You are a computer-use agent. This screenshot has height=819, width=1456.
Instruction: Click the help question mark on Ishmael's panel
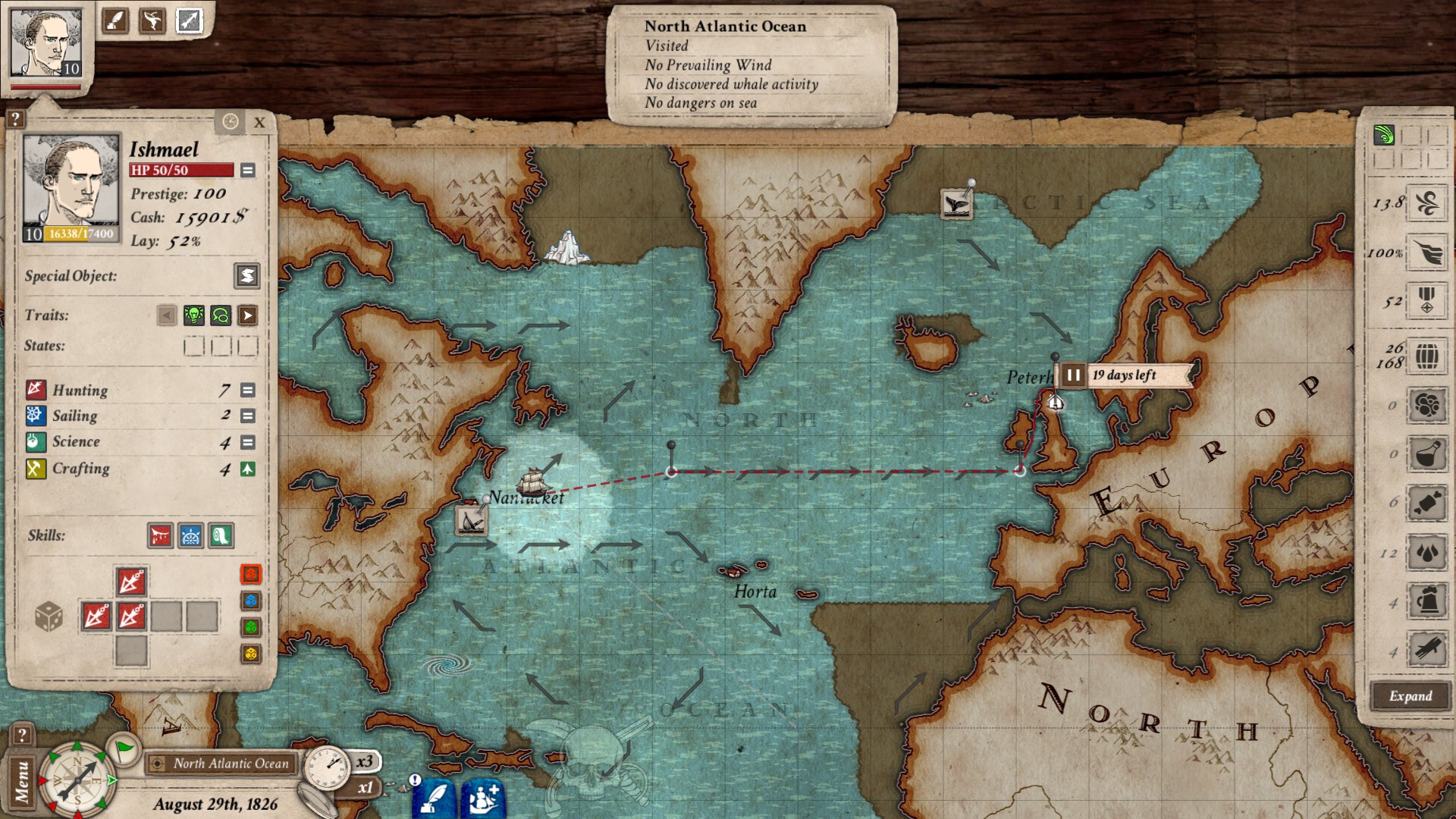tap(14, 120)
